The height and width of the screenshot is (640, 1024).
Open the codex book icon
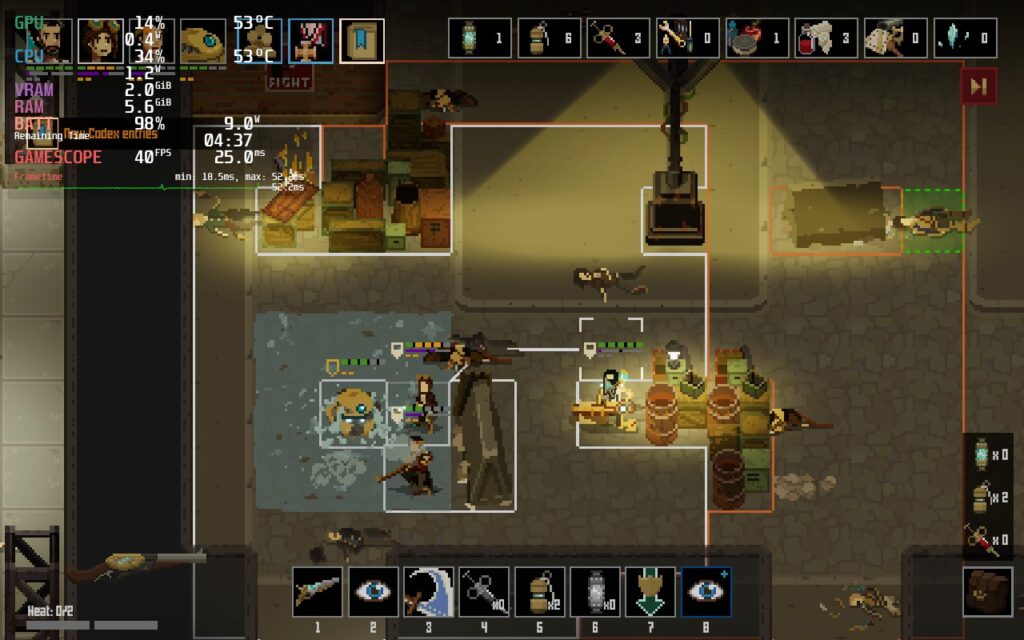pos(361,41)
